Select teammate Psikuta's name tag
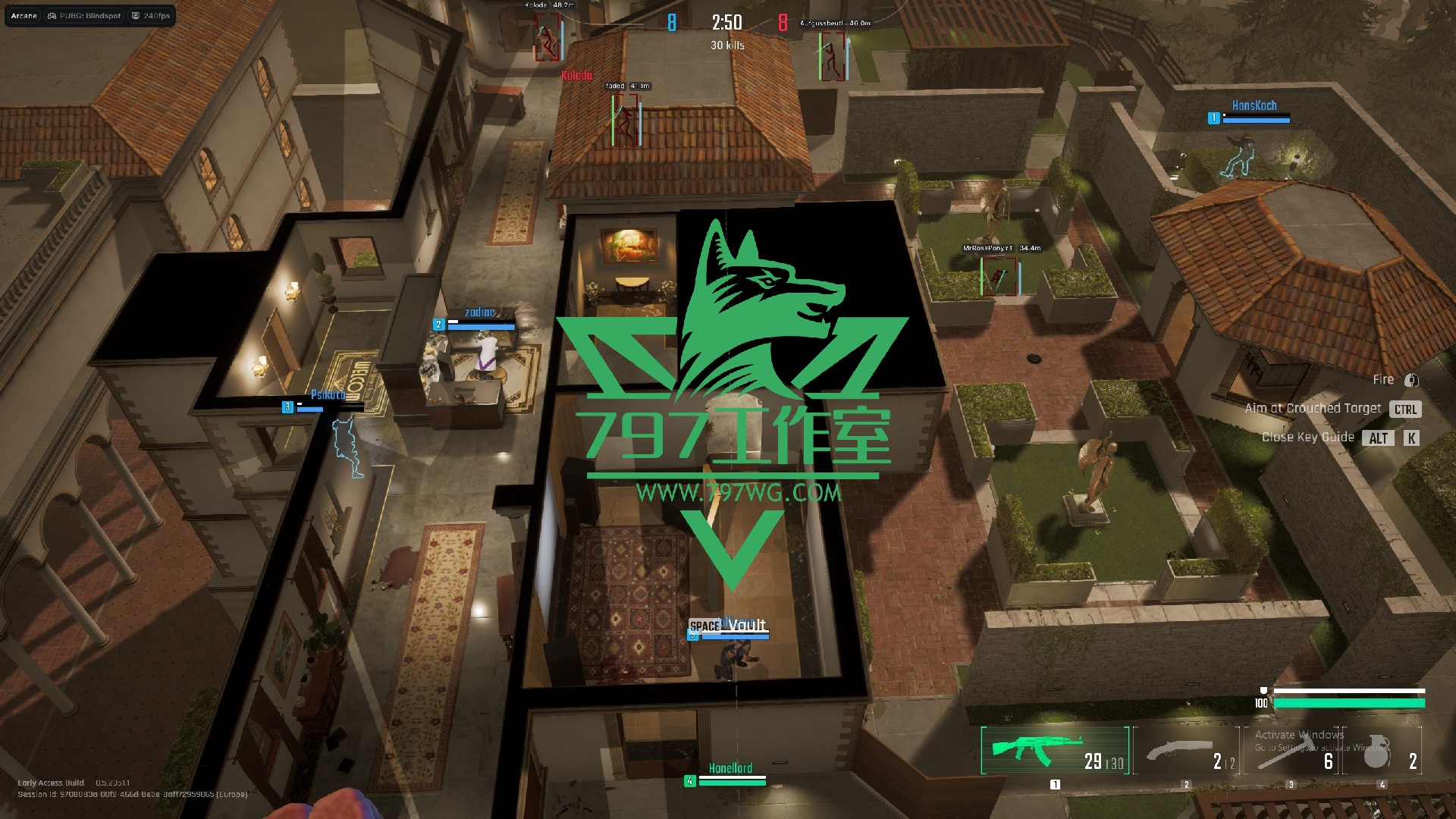 pos(328,394)
